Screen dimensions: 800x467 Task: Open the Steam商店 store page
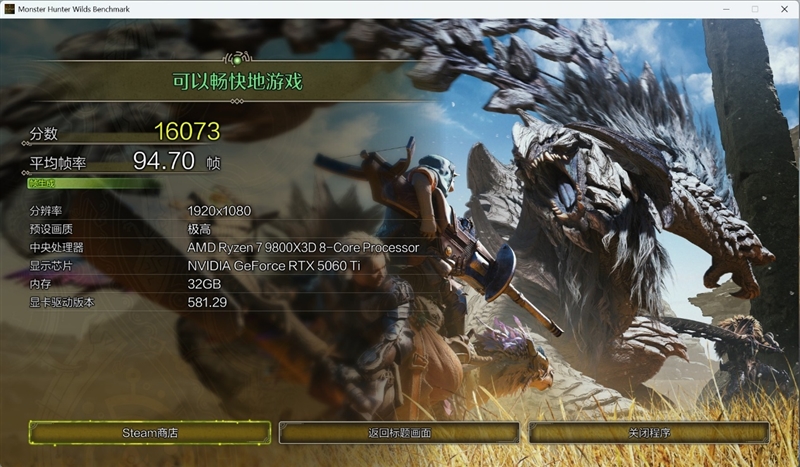pos(150,432)
